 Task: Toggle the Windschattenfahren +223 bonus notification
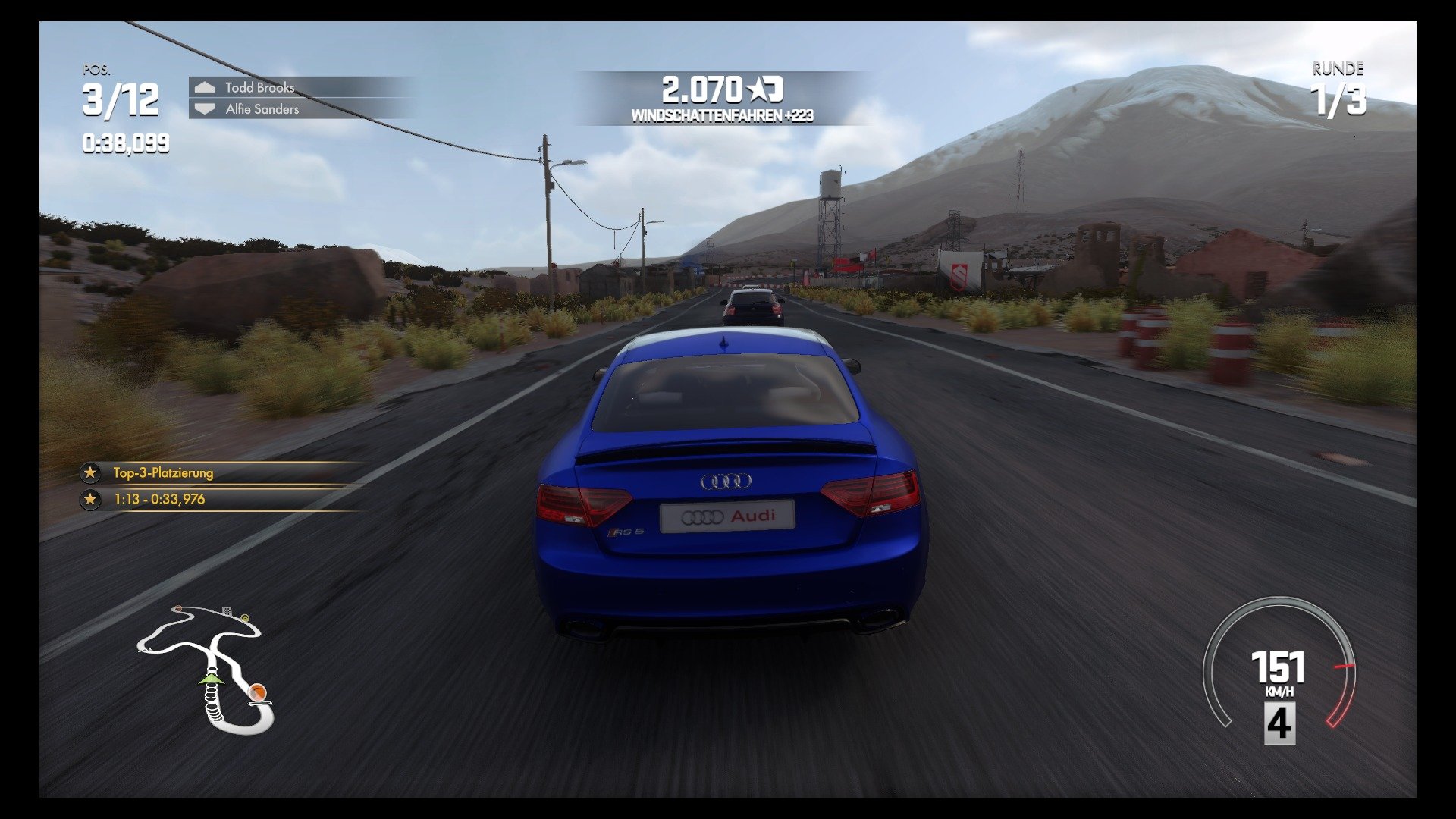coord(722,115)
